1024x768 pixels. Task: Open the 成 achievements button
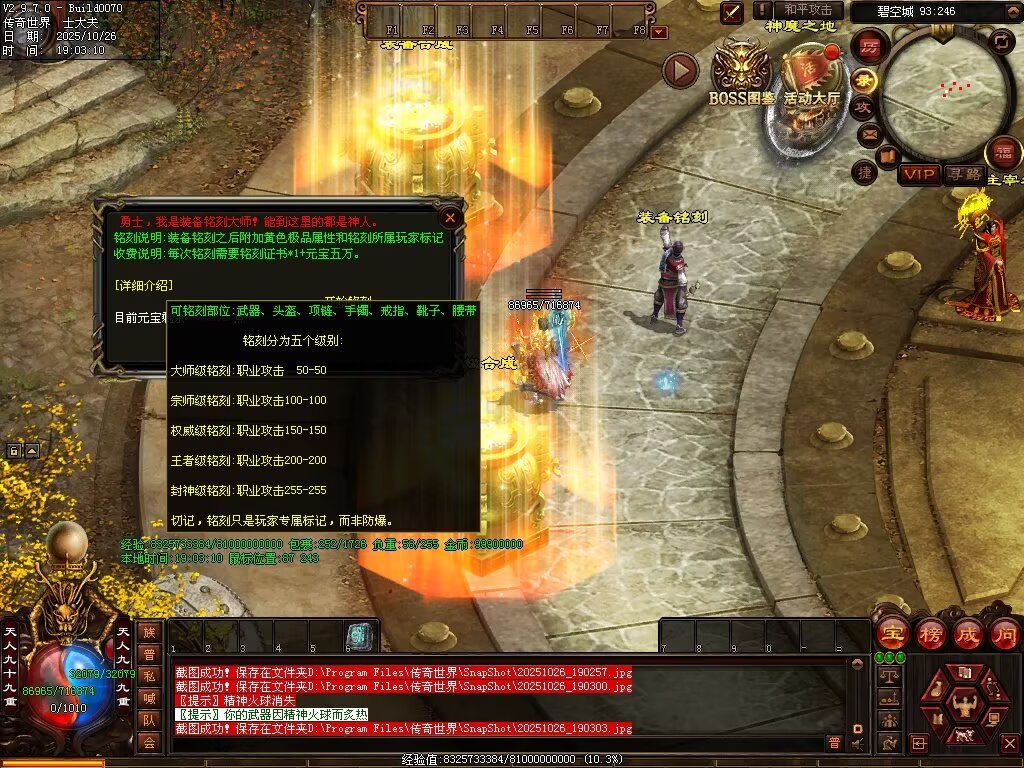(x=968, y=632)
